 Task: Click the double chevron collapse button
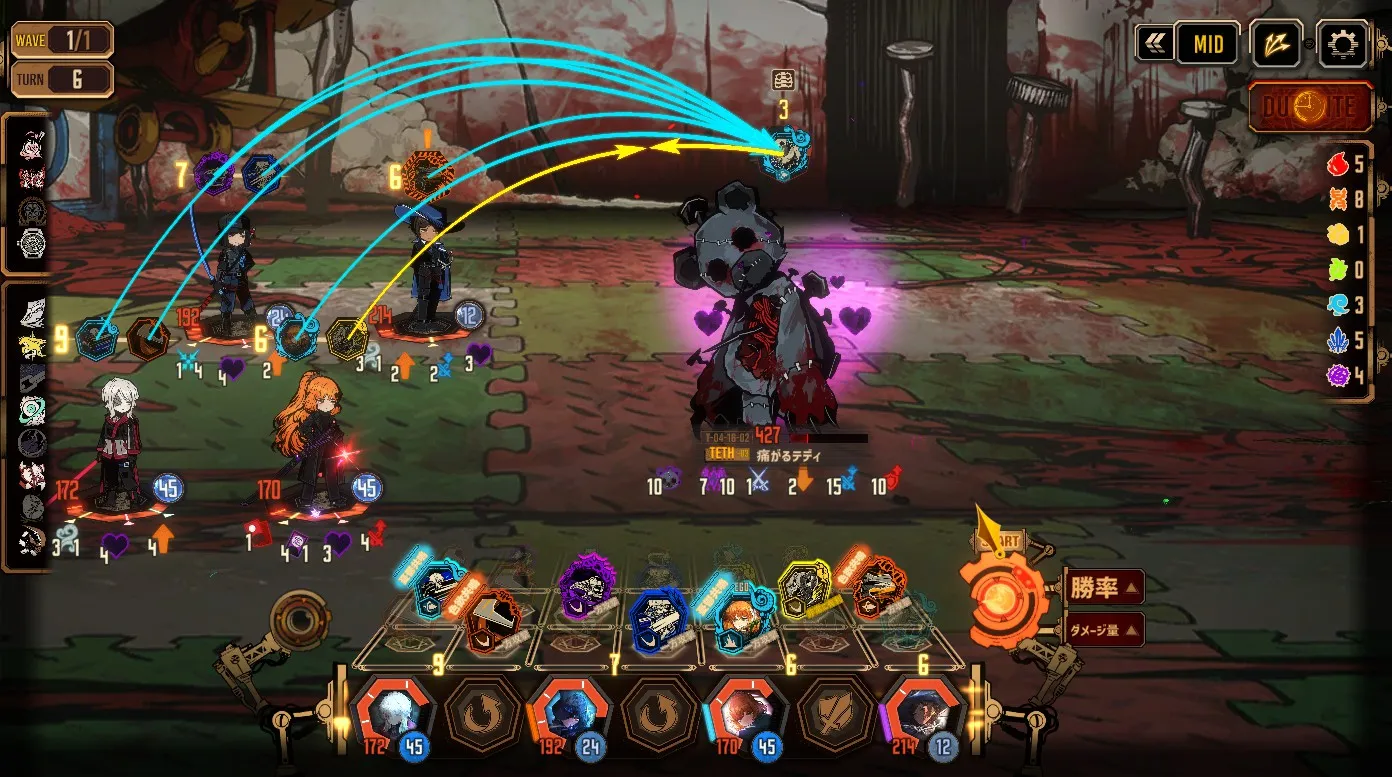1154,44
